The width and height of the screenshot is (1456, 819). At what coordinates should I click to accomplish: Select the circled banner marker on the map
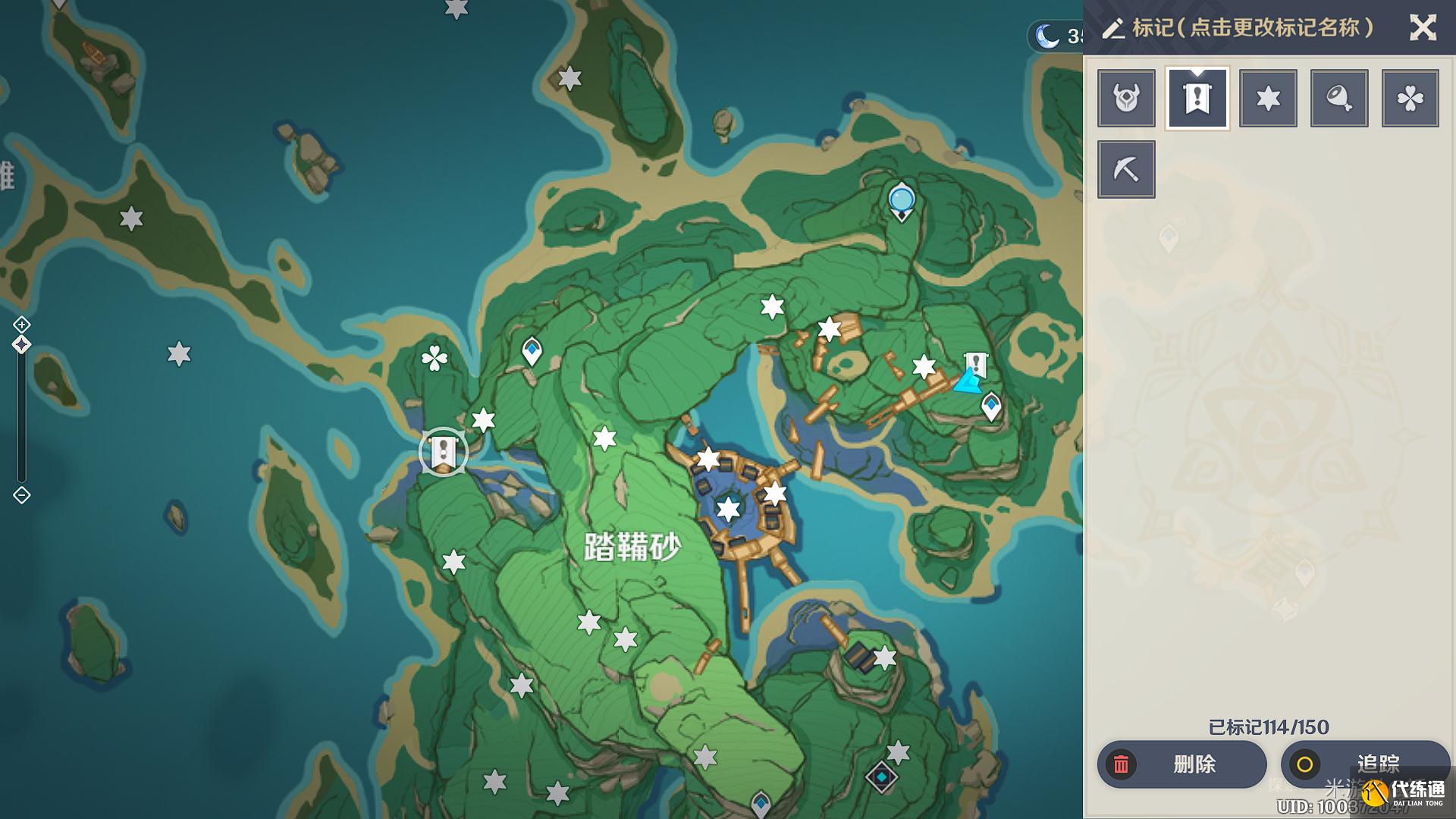click(443, 452)
